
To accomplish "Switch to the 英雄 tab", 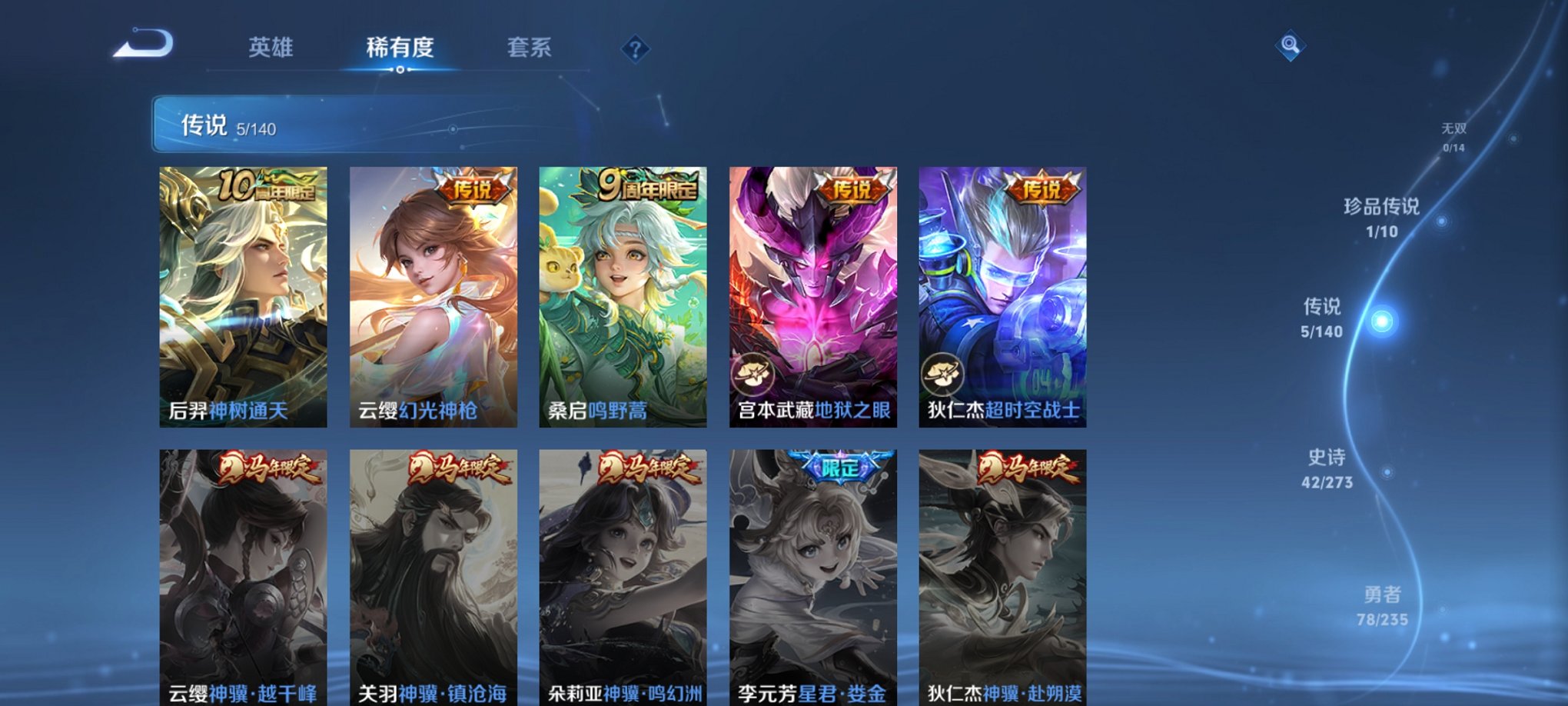I will [x=268, y=48].
